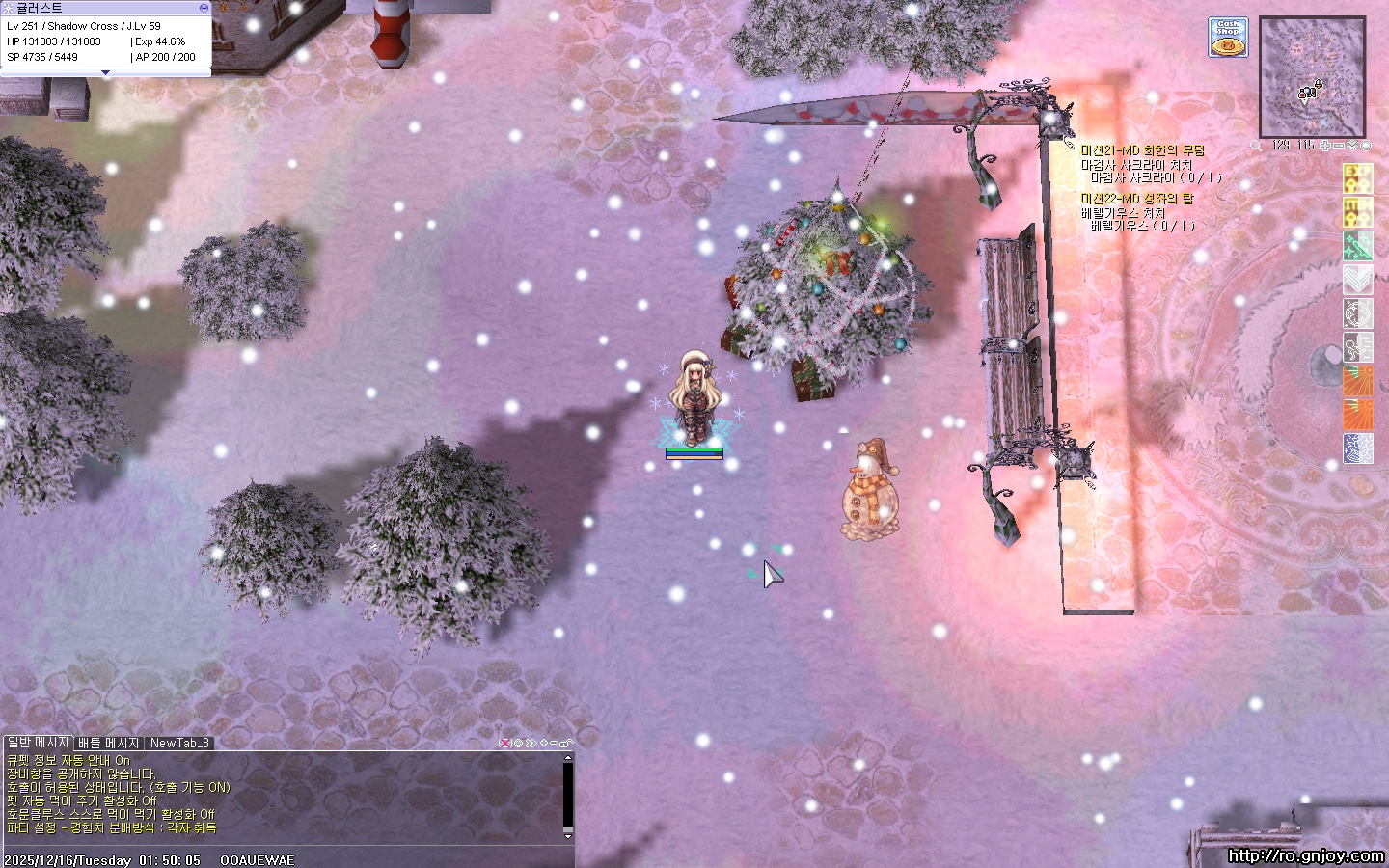
Task: Click the running figure status icon
Action: pos(1357,347)
